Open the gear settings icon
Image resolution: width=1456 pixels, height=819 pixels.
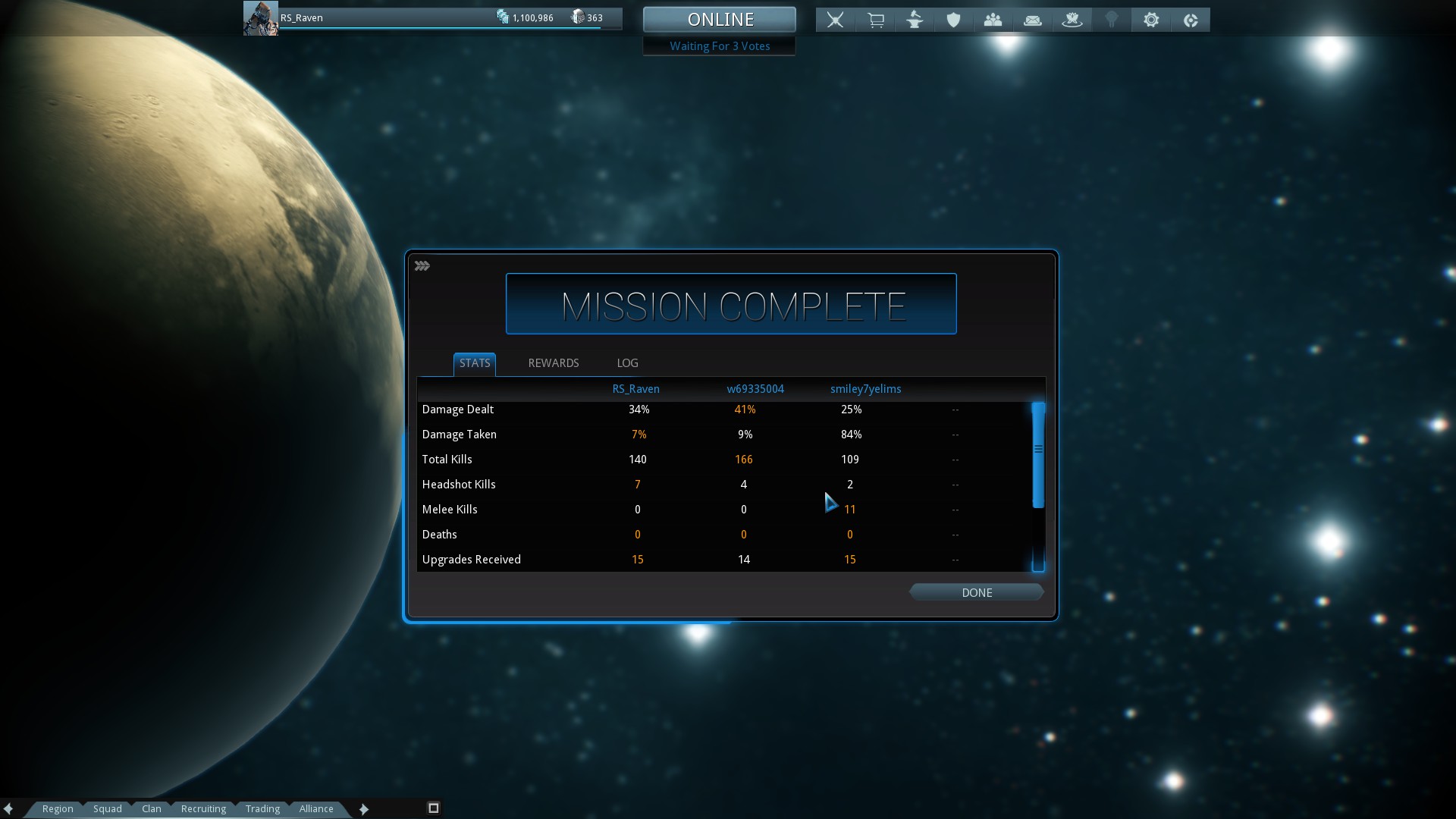point(1151,20)
